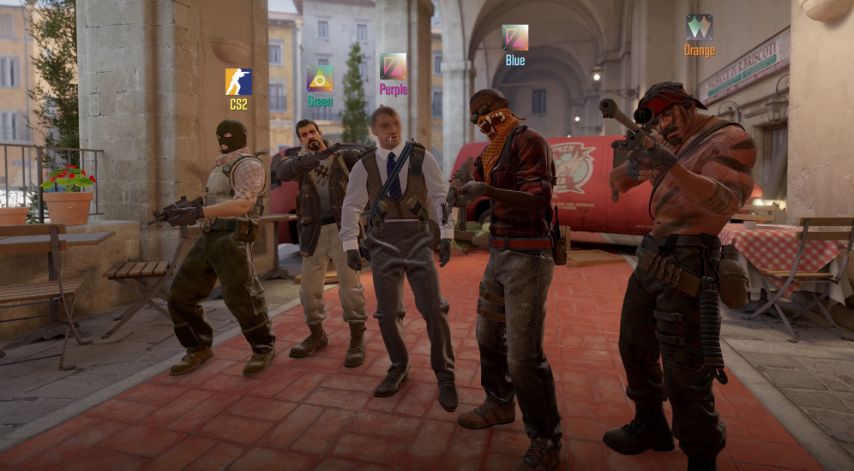Click the CS2 player avatar icon
The width and height of the screenshot is (854, 471).
(238, 81)
